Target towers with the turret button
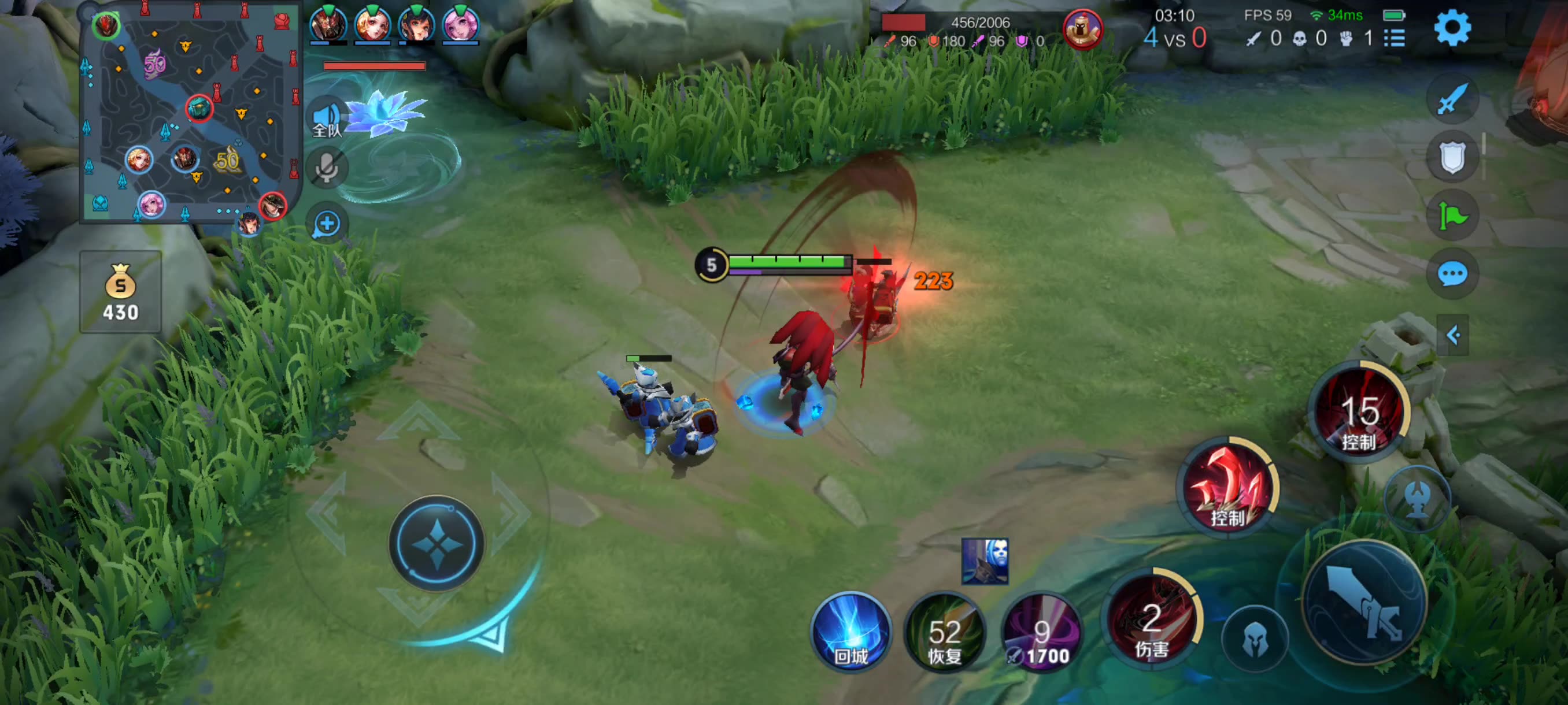Screen dimensions: 1568x705 pos(1418,498)
